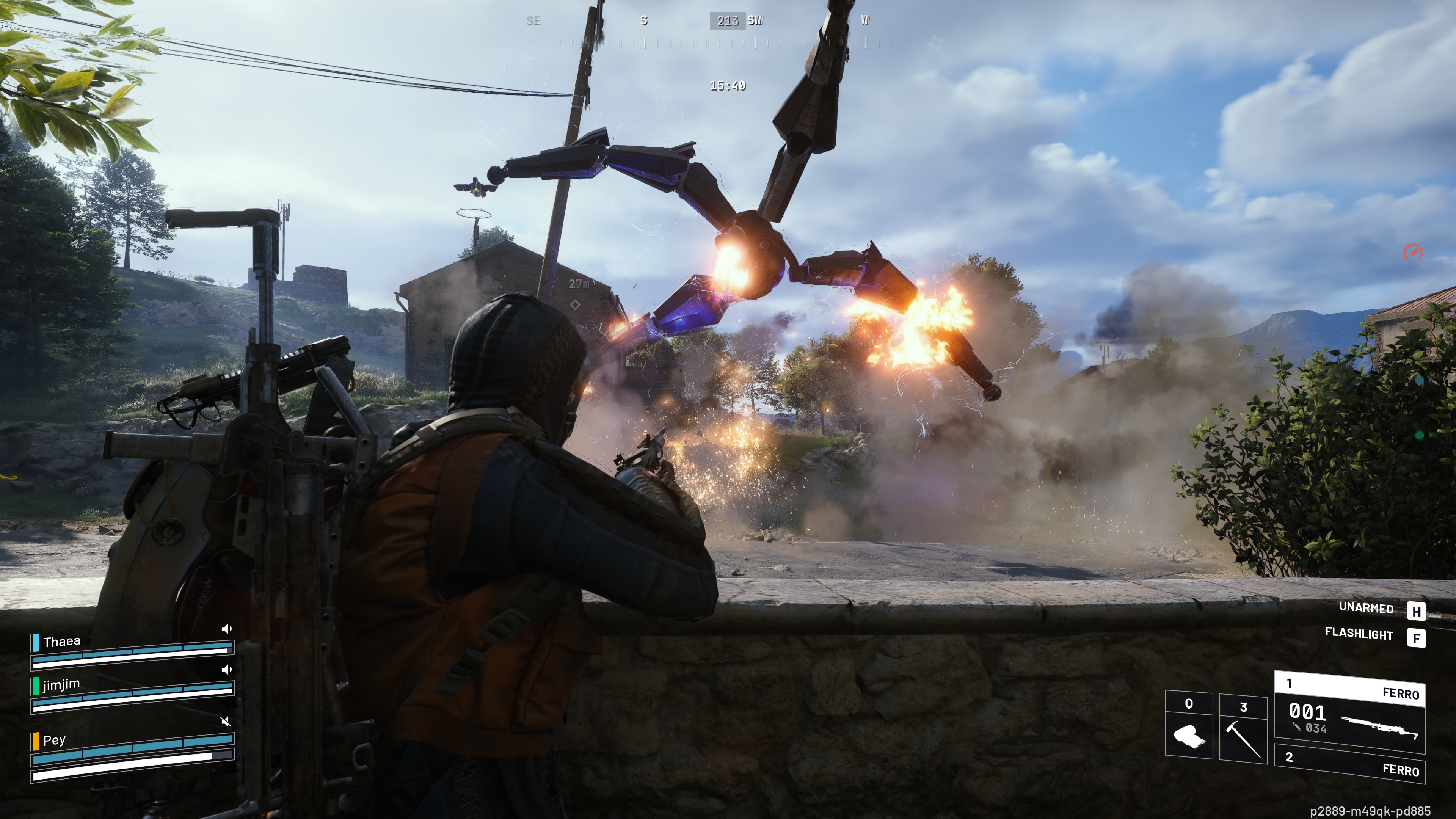Viewport: 1456px width, 819px height.
Task: Select squad member jimjim in the party list
Action: tap(61, 685)
